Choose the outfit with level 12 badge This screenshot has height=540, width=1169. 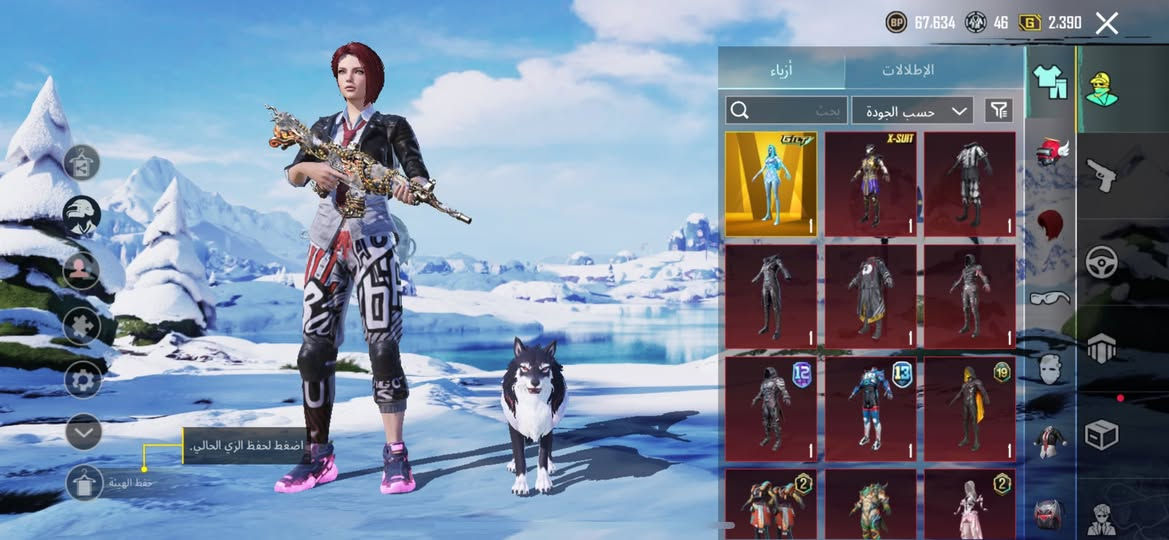(x=771, y=409)
